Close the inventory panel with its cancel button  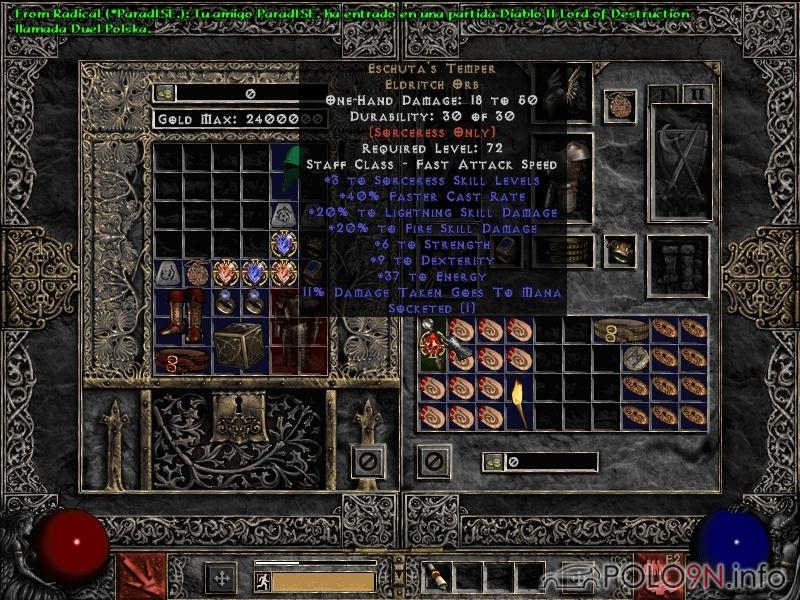[434, 461]
